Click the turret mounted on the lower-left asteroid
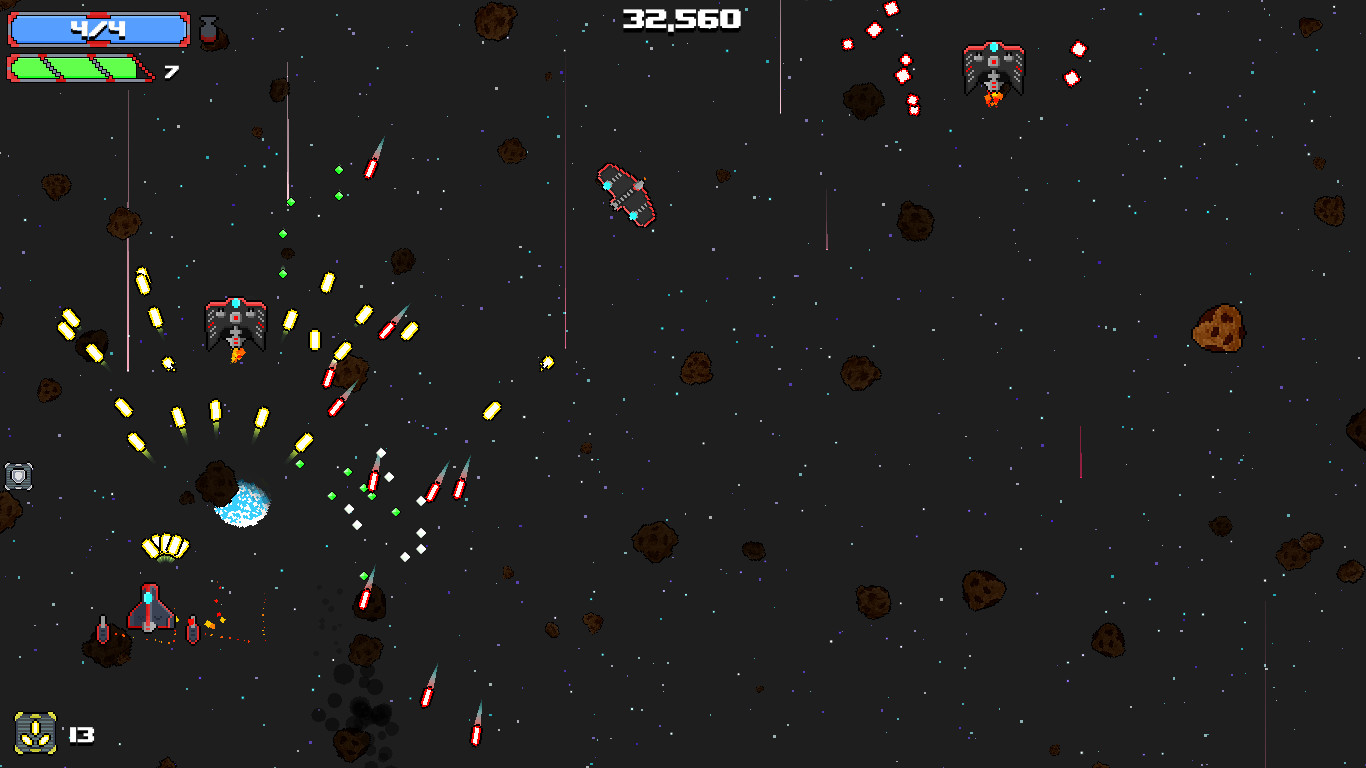This screenshot has height=768, width=1366. [x=101, y=630]
